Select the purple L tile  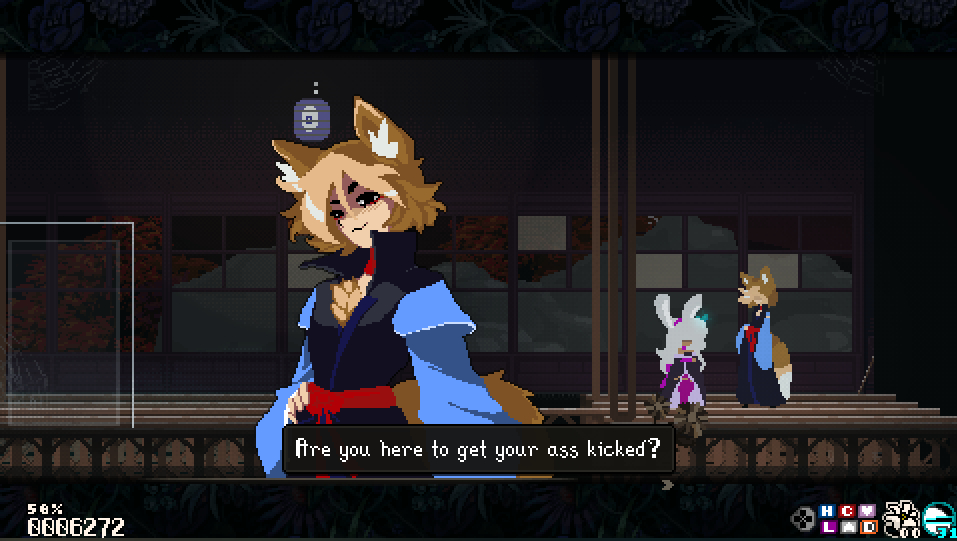[x=827, y=527]
